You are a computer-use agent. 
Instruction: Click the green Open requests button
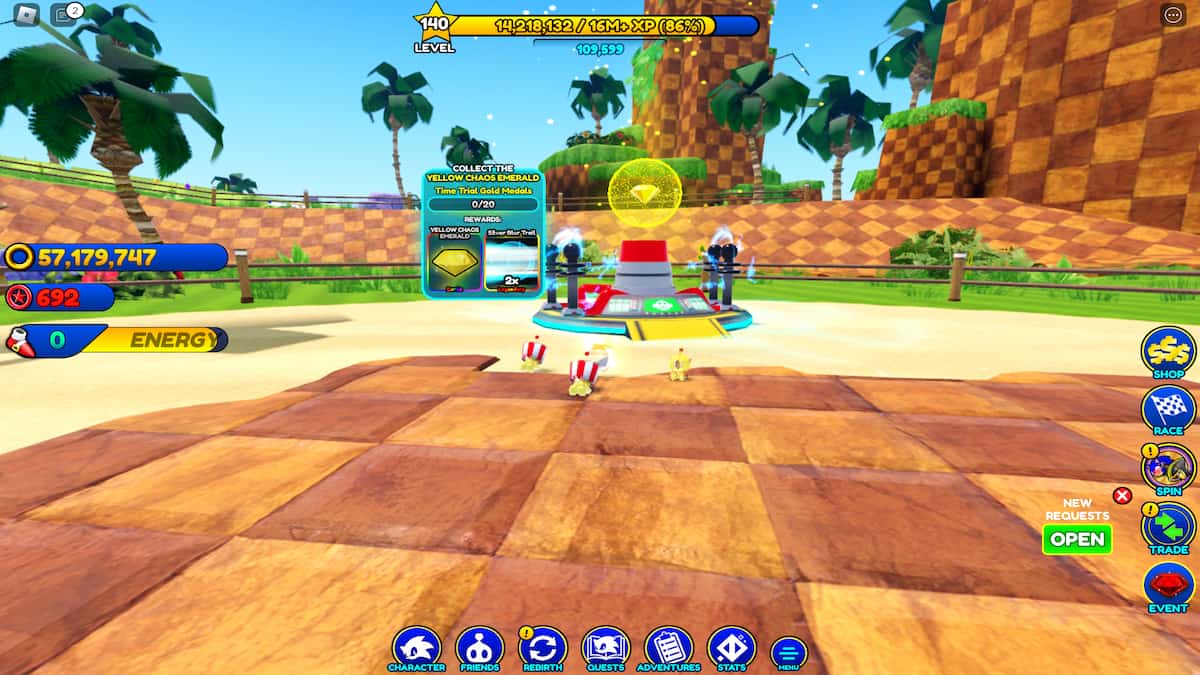1077,539
